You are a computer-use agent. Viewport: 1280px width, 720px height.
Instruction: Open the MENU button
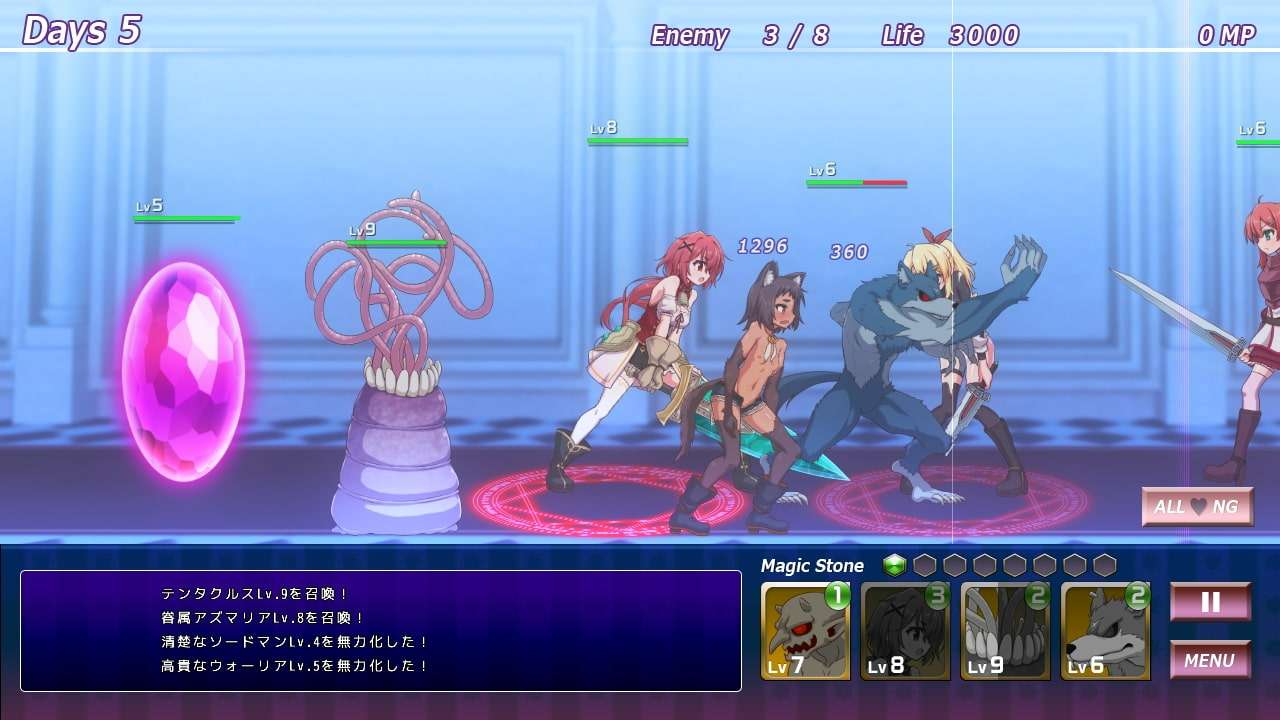pyautogui.click(x=1210, y=660)
